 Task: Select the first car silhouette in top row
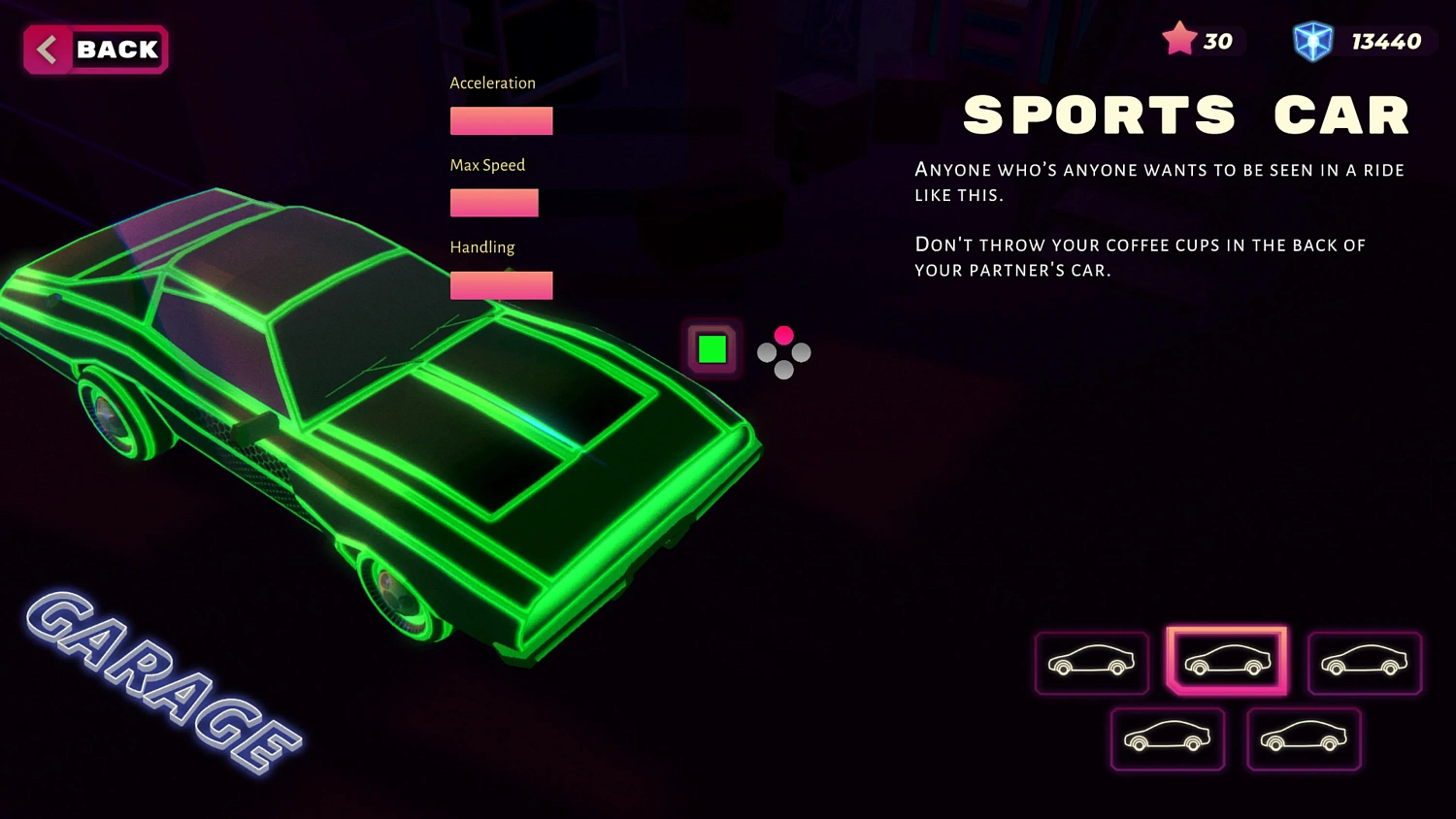(1091, 663)
